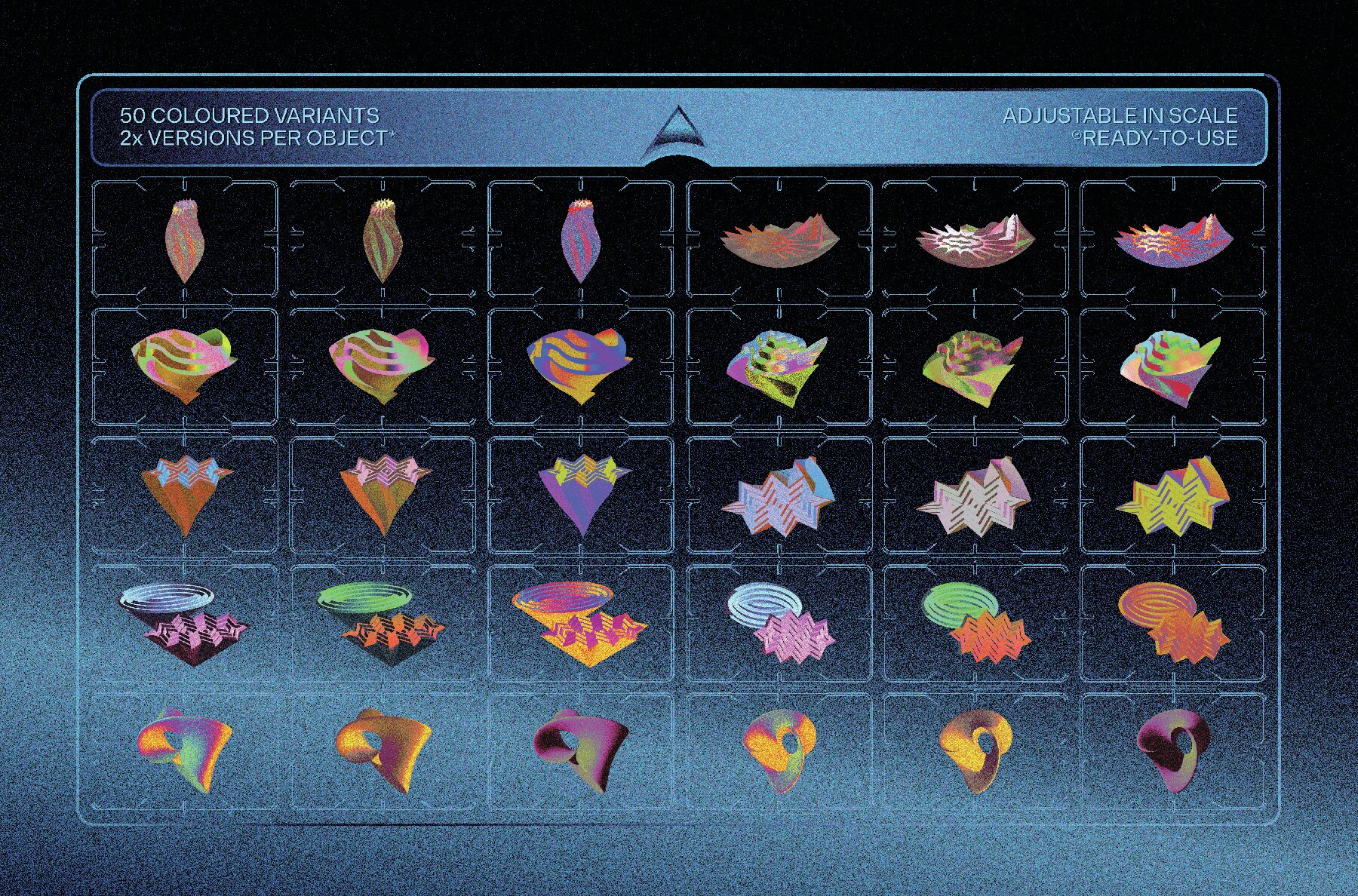The height and width of the screenshot is (896, 1358).
Task: Choose the white rings above pink zigzag base
Action: (x=185, y=620)
